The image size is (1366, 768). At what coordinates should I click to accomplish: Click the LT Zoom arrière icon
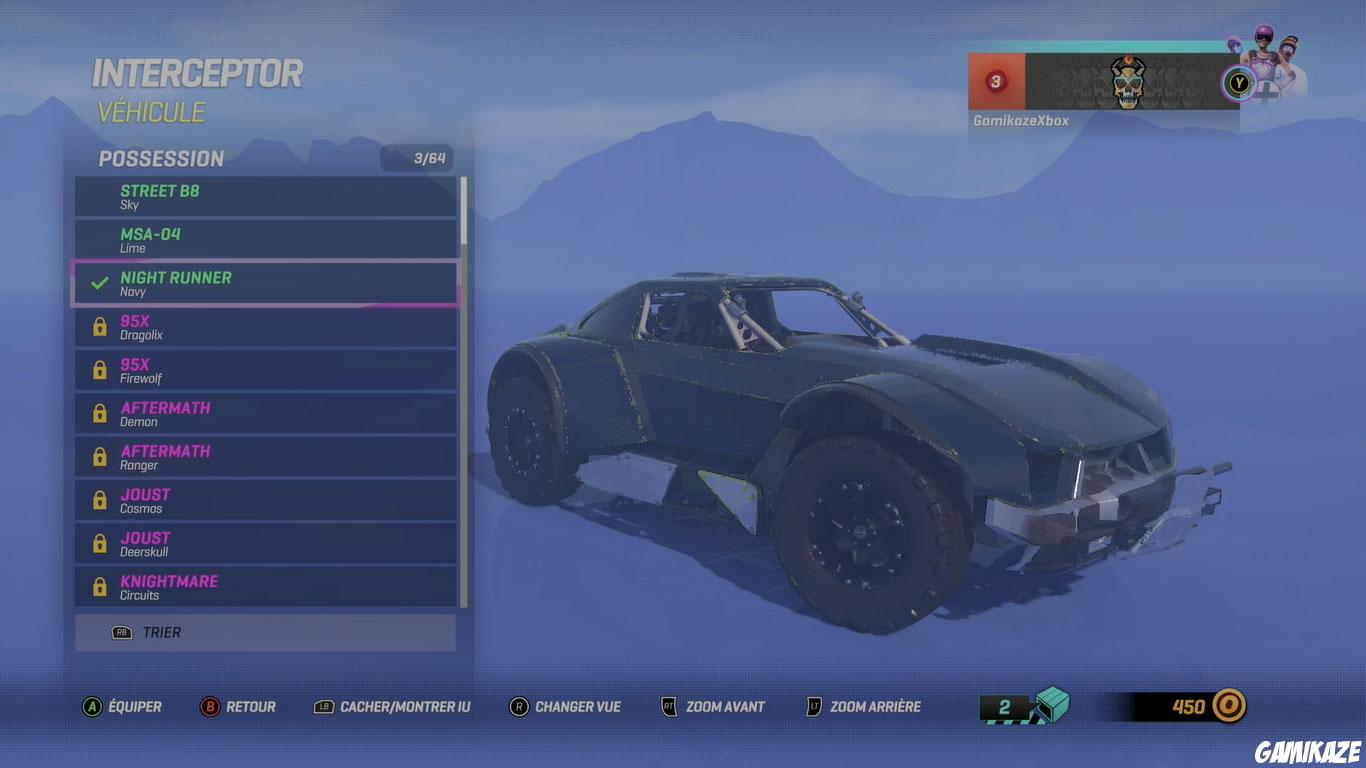tap(812, 707)
